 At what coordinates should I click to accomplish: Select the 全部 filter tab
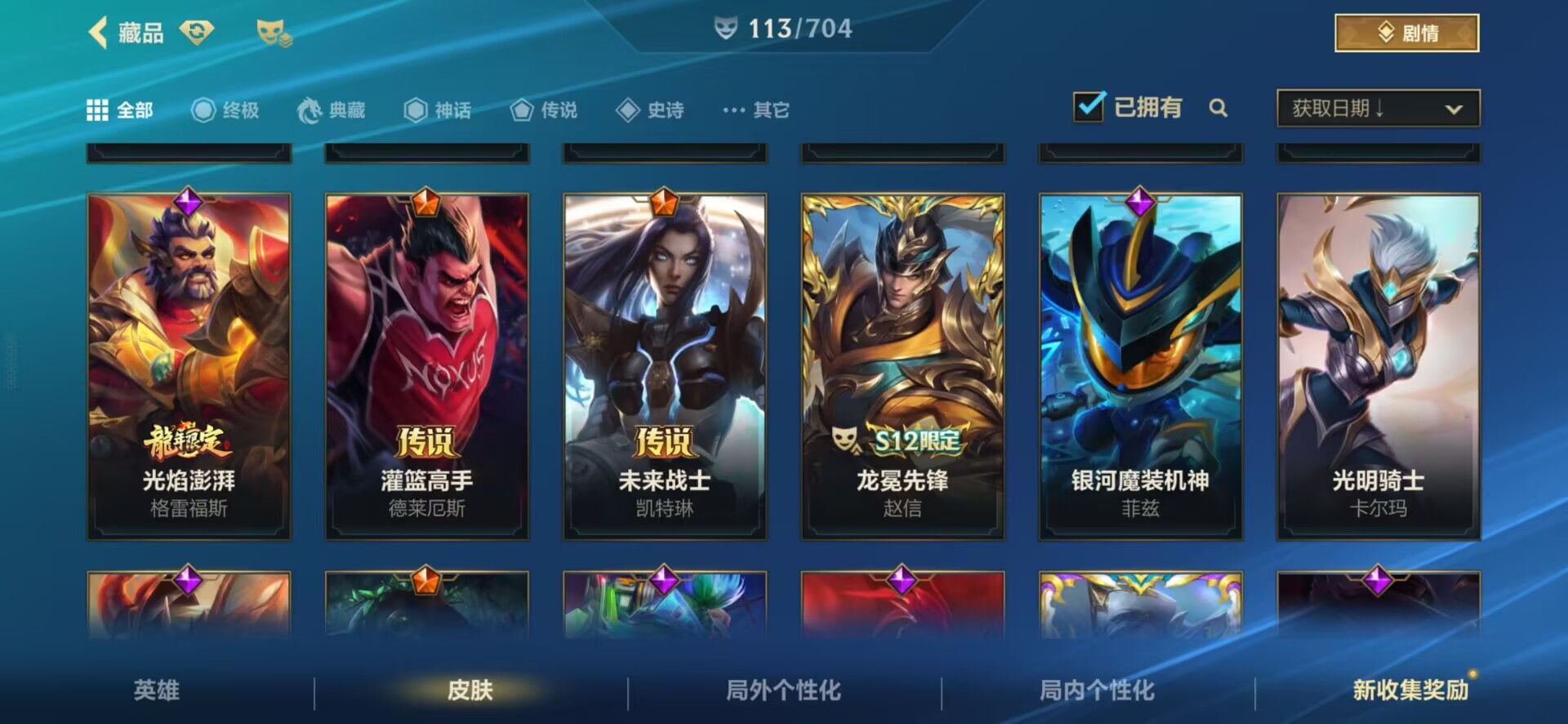[120, 109]
